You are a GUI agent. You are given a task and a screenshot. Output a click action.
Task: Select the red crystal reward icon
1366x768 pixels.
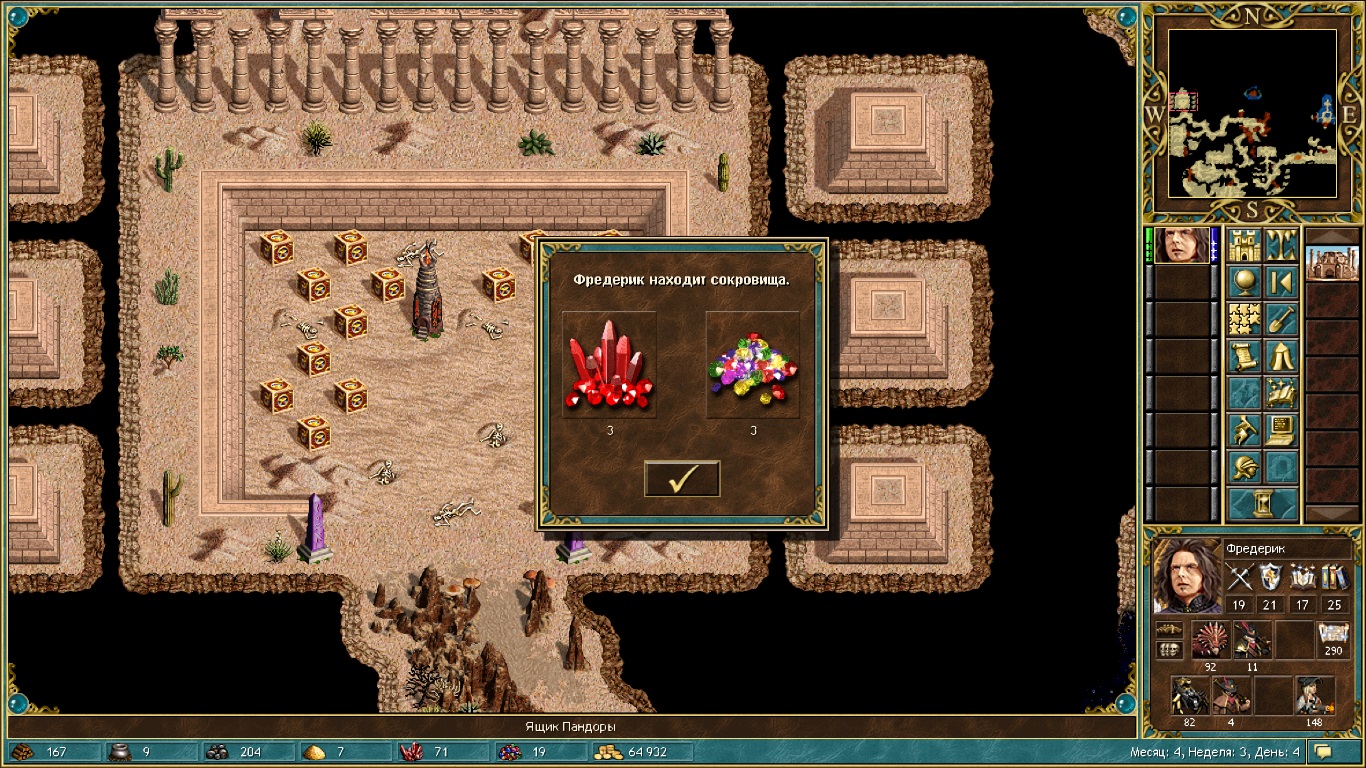pyautogui.click(x=609, y=363)
